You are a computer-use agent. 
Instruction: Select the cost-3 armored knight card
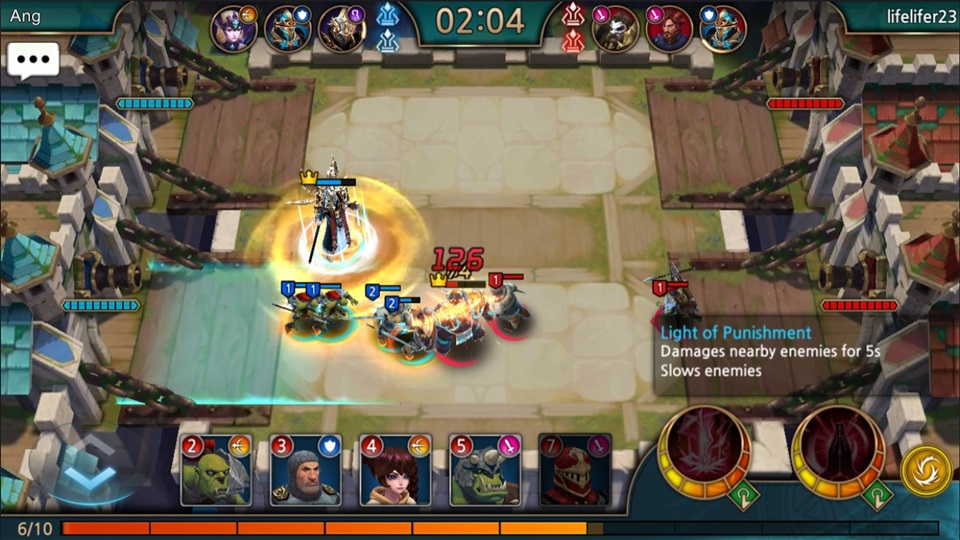point(306,470)
